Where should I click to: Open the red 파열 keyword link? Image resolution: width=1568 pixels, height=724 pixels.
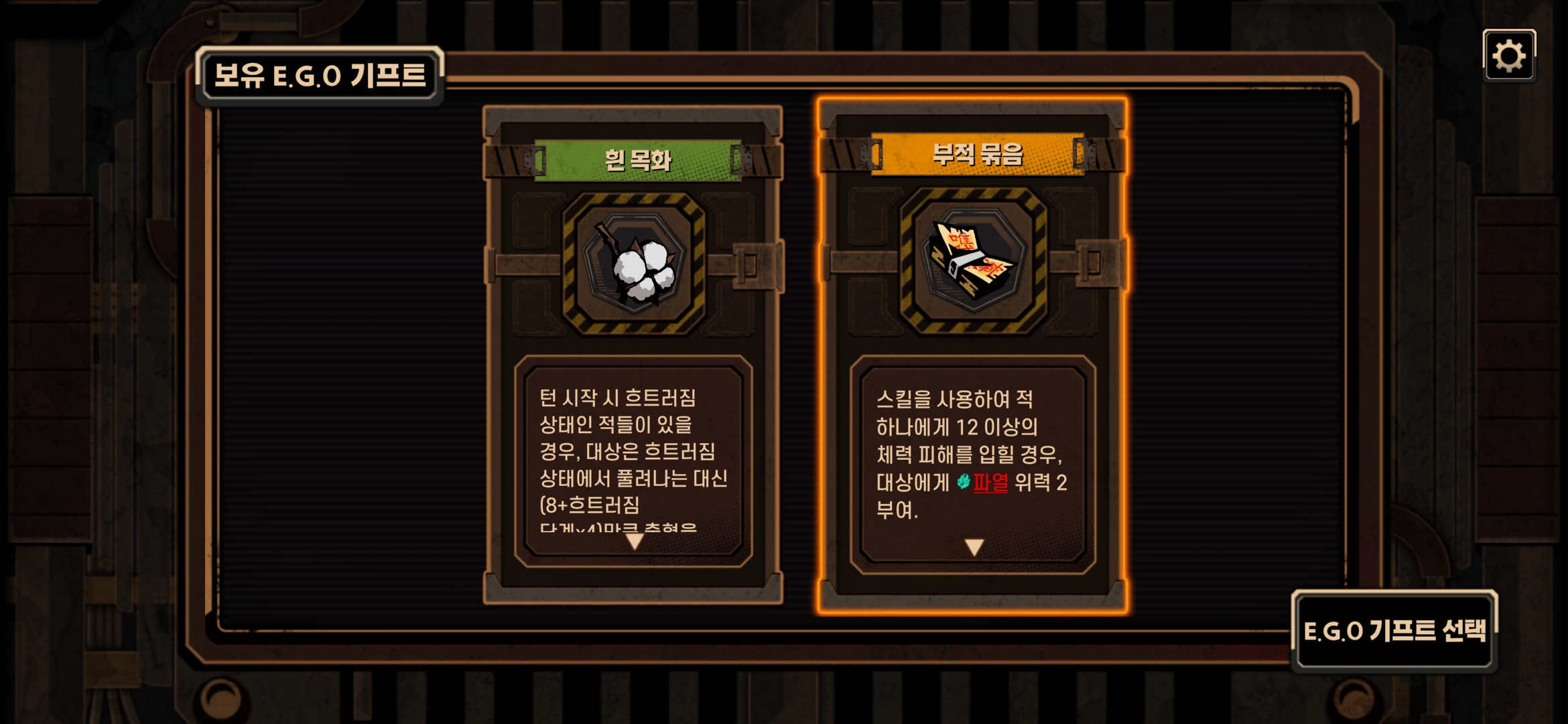(990, 482)
